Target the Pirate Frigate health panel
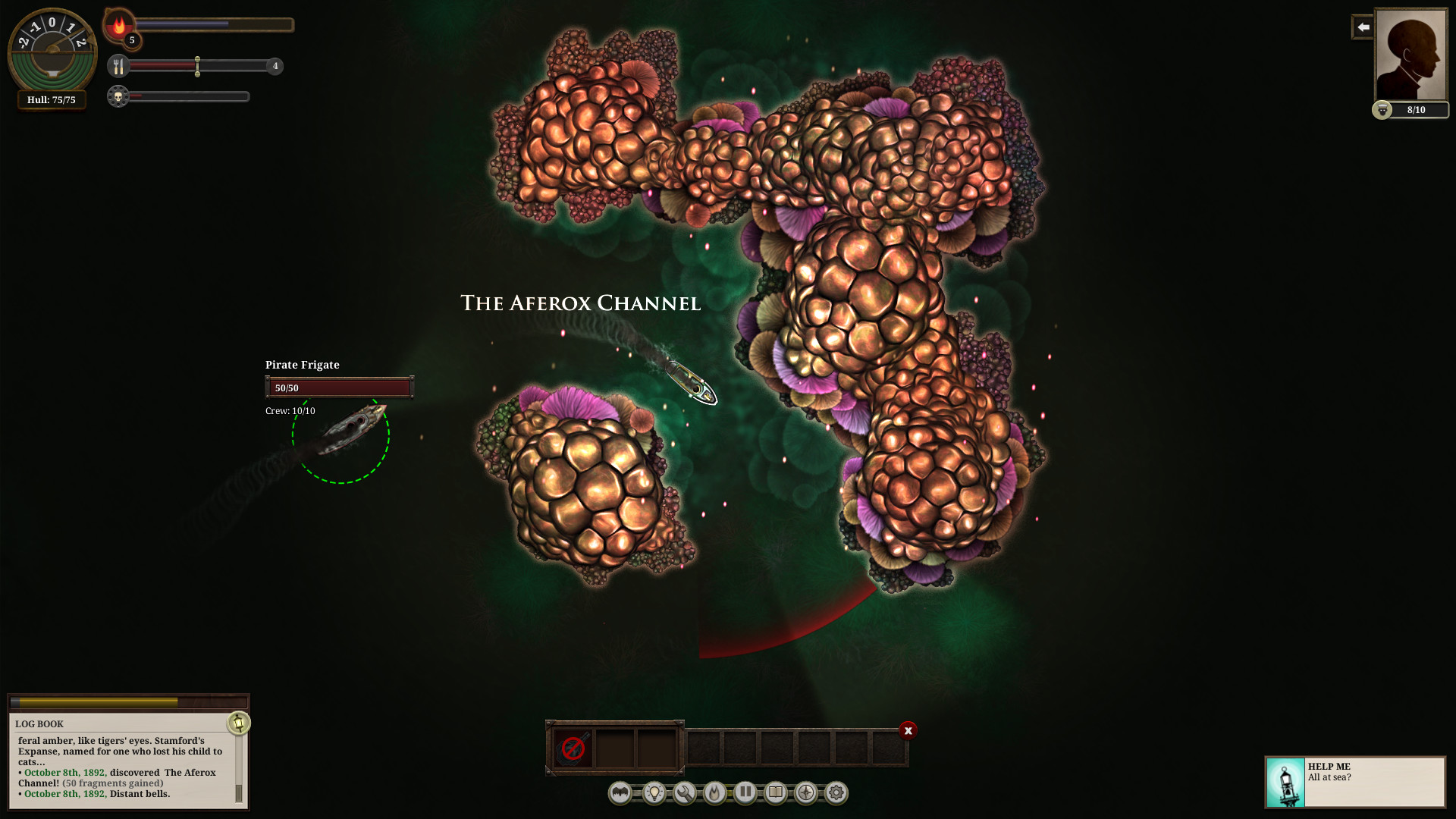The image size is (1456, 819). click(x=339, y=388)
